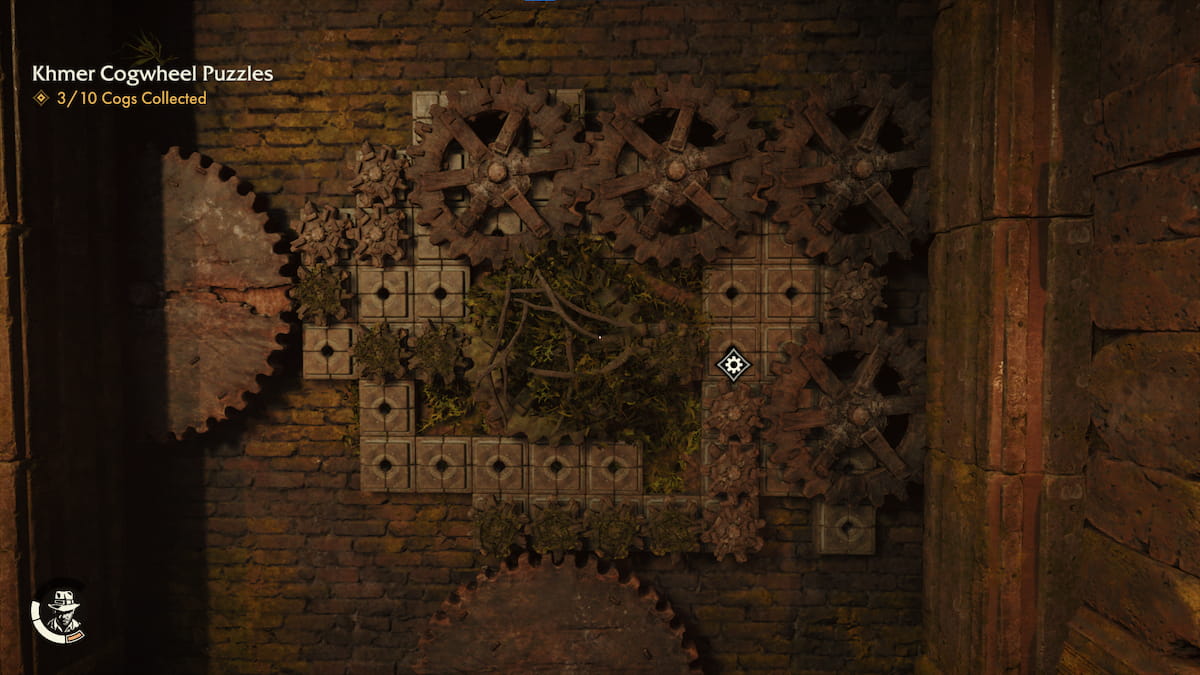Viewport: 1200px width, 675px height.
Task: Select the Khmer Cogwheel Puzzles objective tracker
Action: click(x=152, y=74)
